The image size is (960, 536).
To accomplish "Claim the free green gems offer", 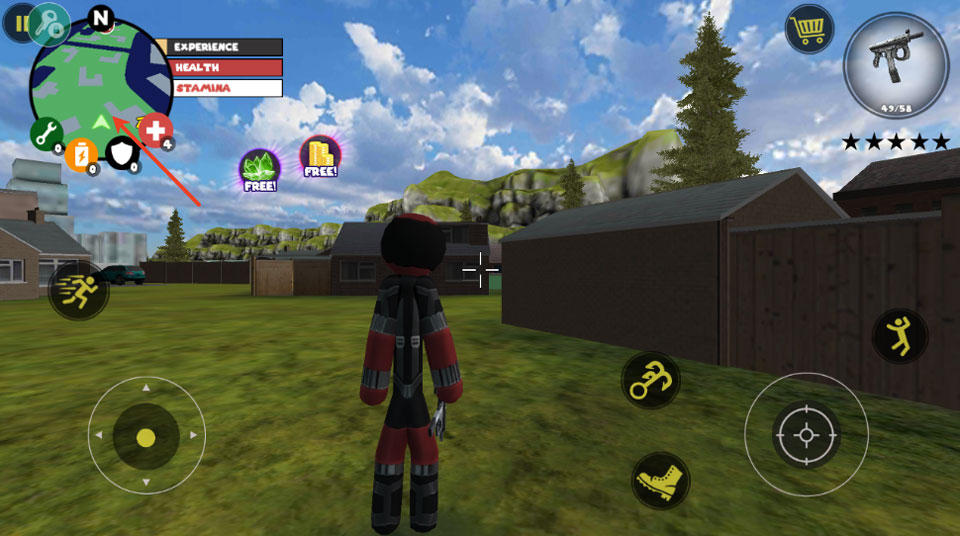I will 258,169.
